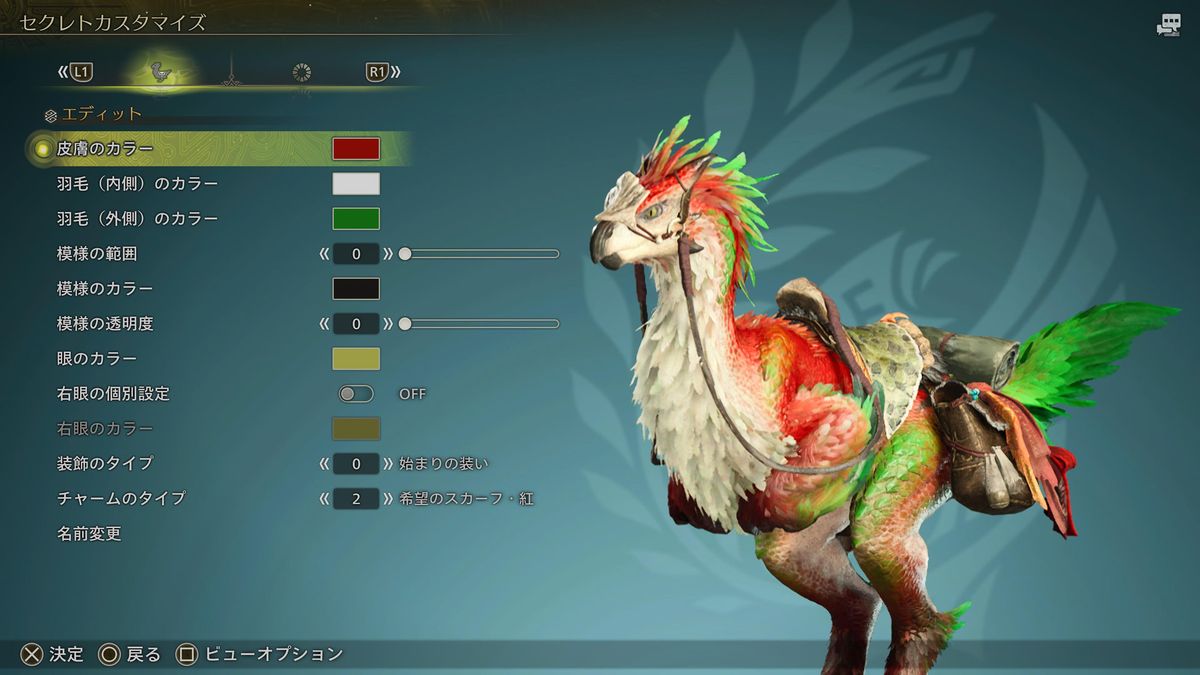Increase the charm type (チャームのタイプ) value
The width and height of the screenshot is (1200, 675).
[388, 499]
